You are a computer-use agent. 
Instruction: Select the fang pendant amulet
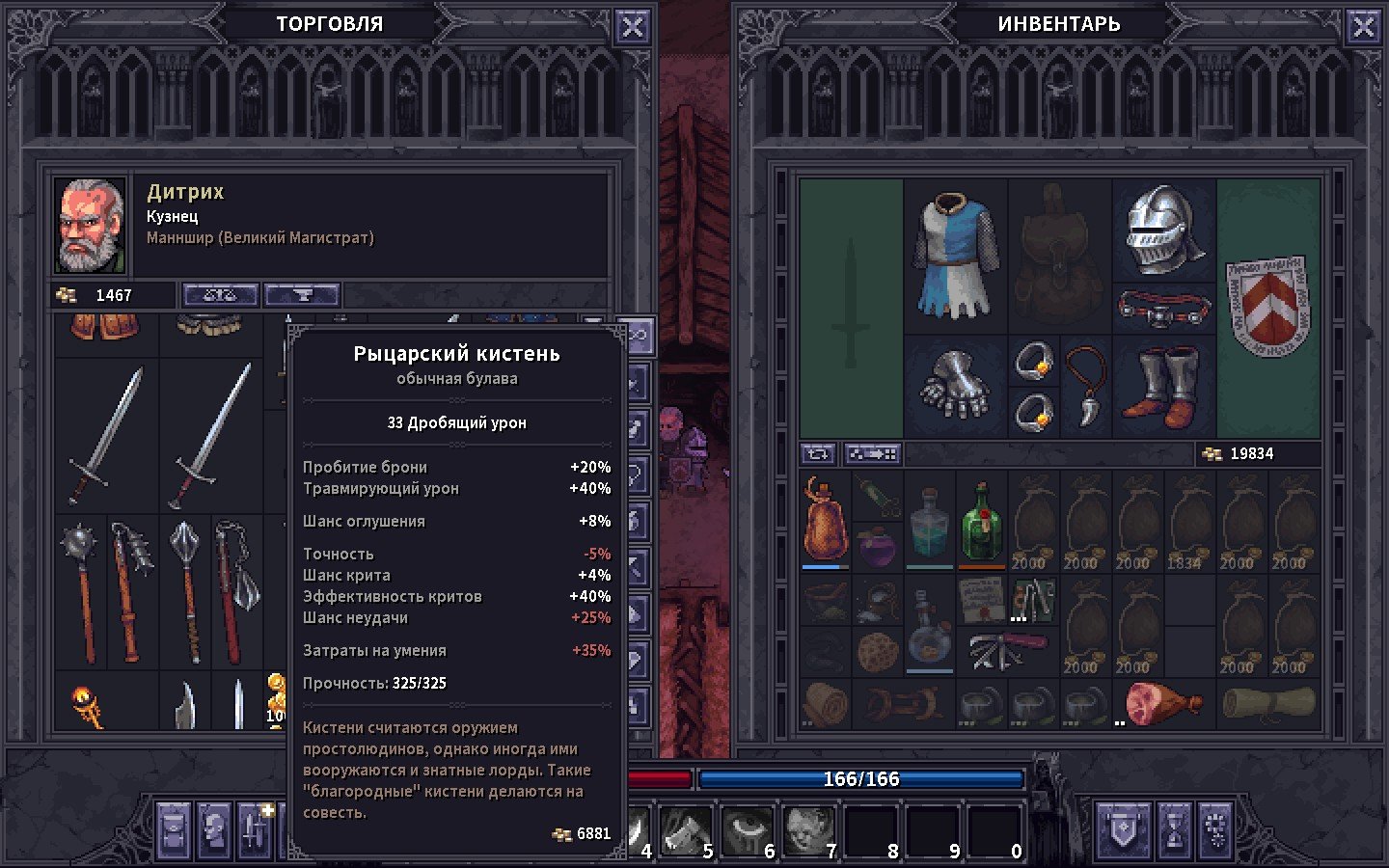[1086, 386]
